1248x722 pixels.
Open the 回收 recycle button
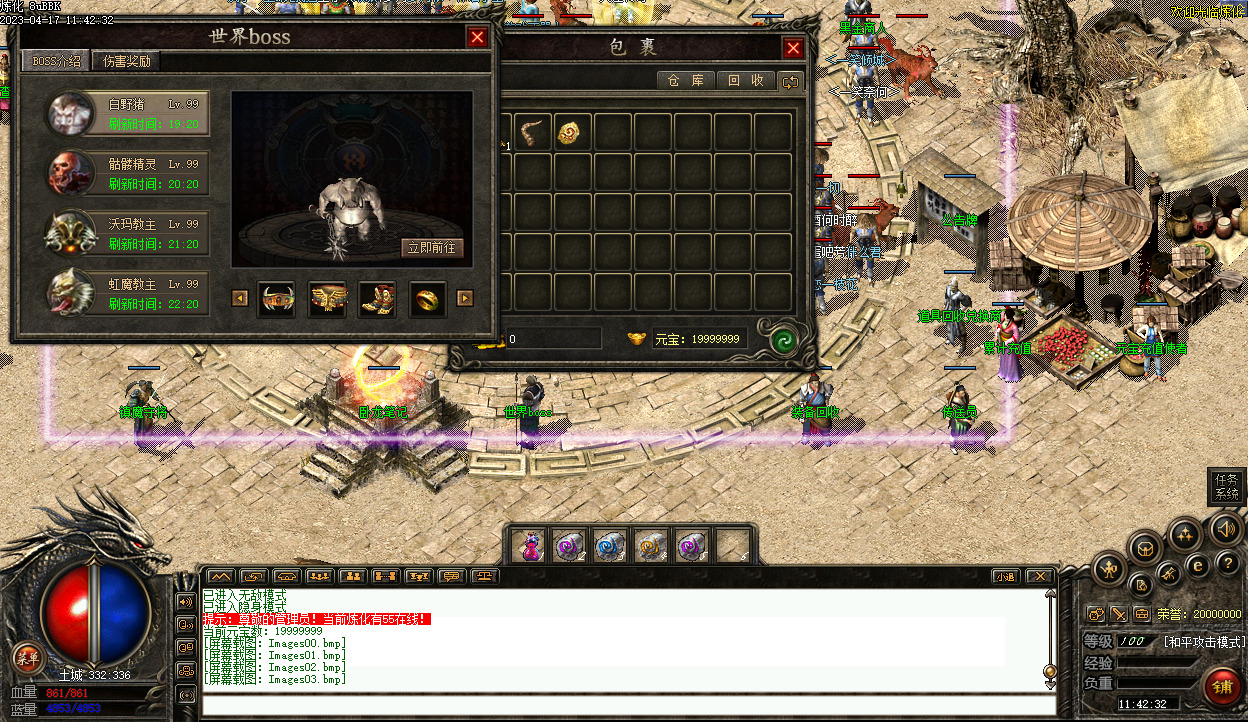[745, 81]
